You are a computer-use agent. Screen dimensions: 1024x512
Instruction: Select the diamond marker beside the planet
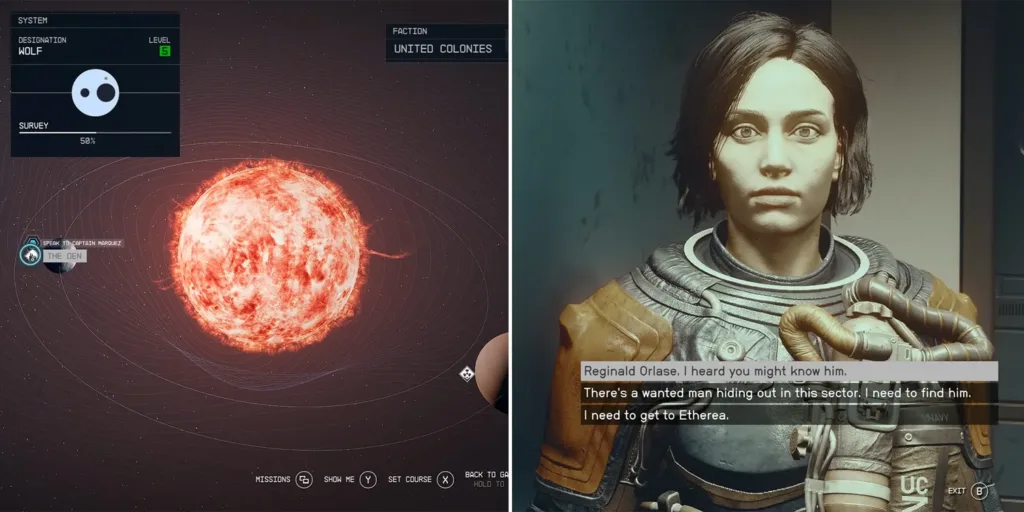point(466,374)
